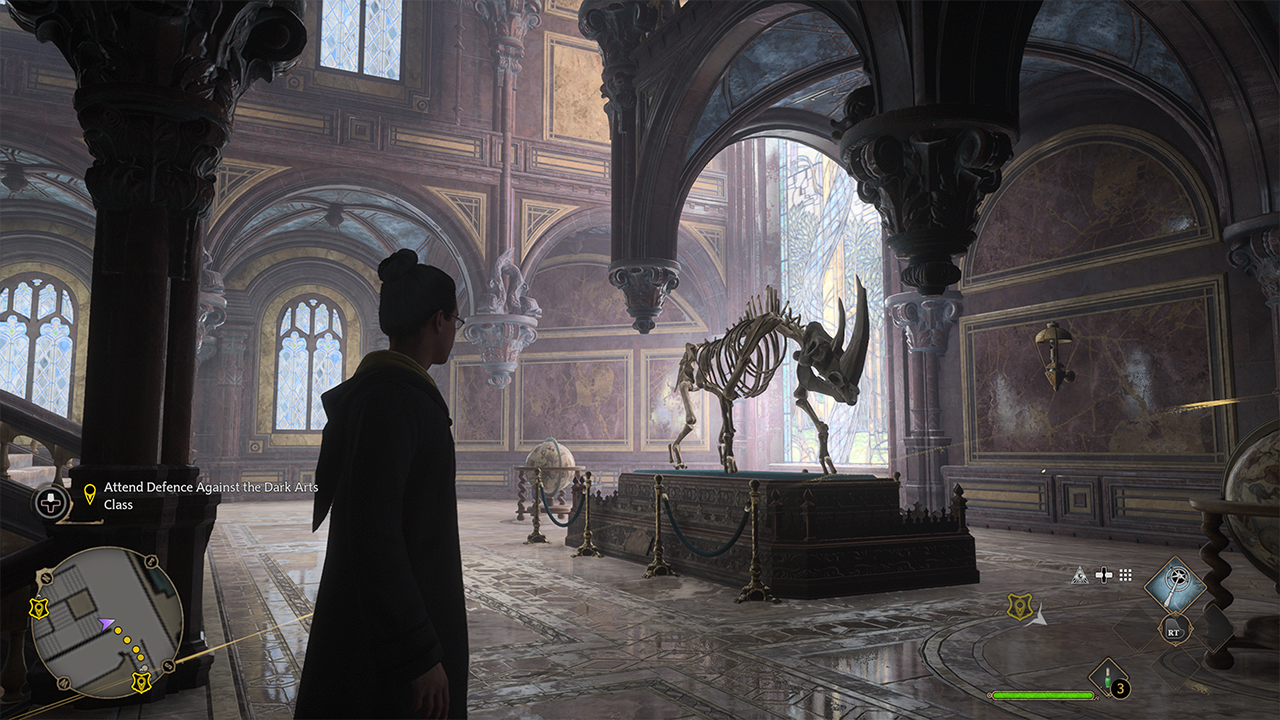The height and width of the screenshot is (720, 1280).
Task: Select the Attend Defence Against the Dark Arts objective
Action: pyautogui.click(x=209, y=495)
